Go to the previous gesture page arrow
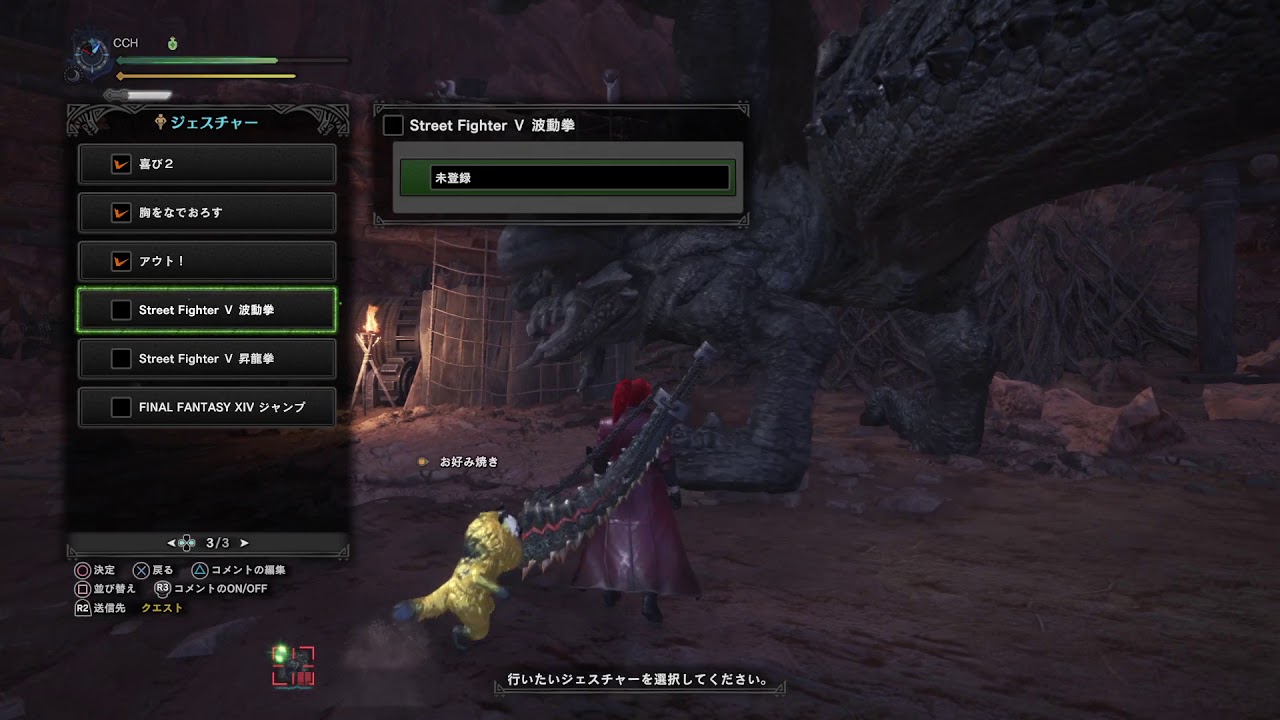This screenshot has height=720, width=1280. click(x=172, y=543)
